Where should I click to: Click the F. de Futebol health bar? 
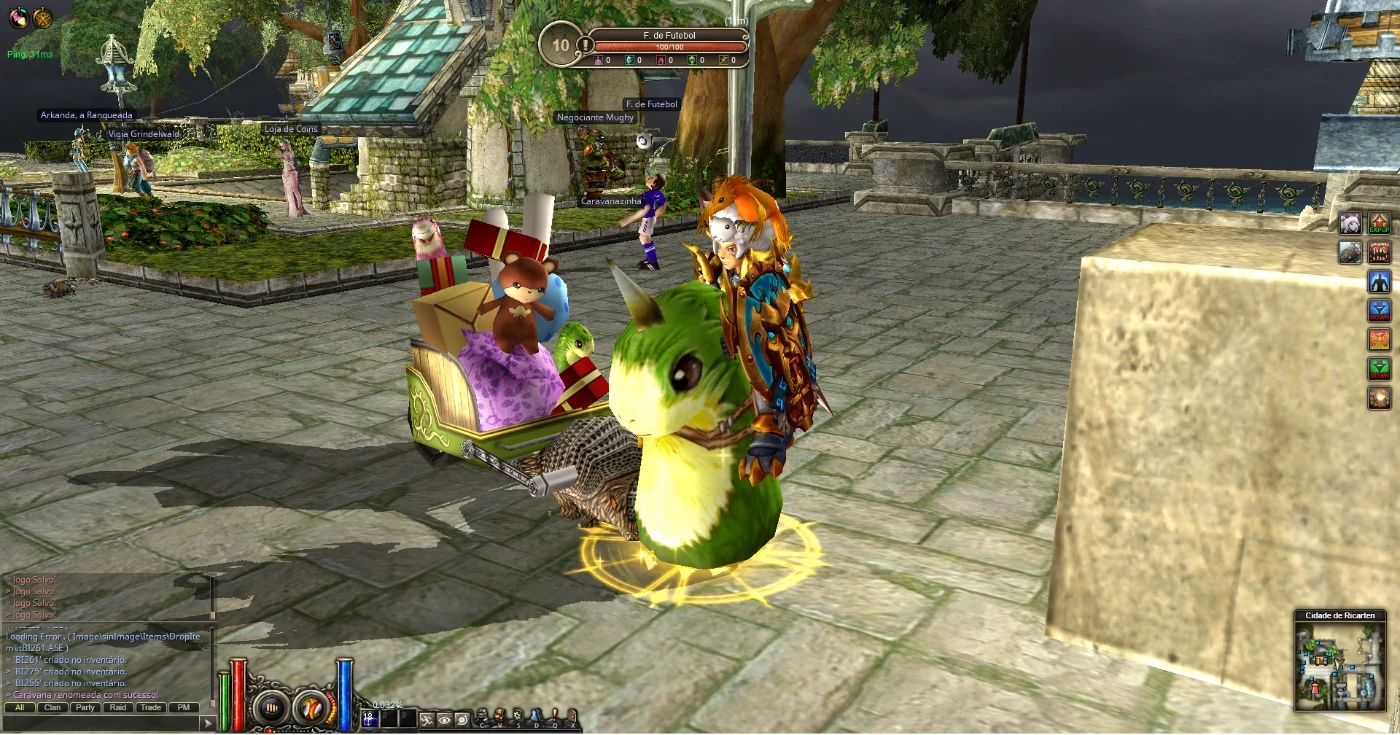pyautogui.click(x=671, y=44)
